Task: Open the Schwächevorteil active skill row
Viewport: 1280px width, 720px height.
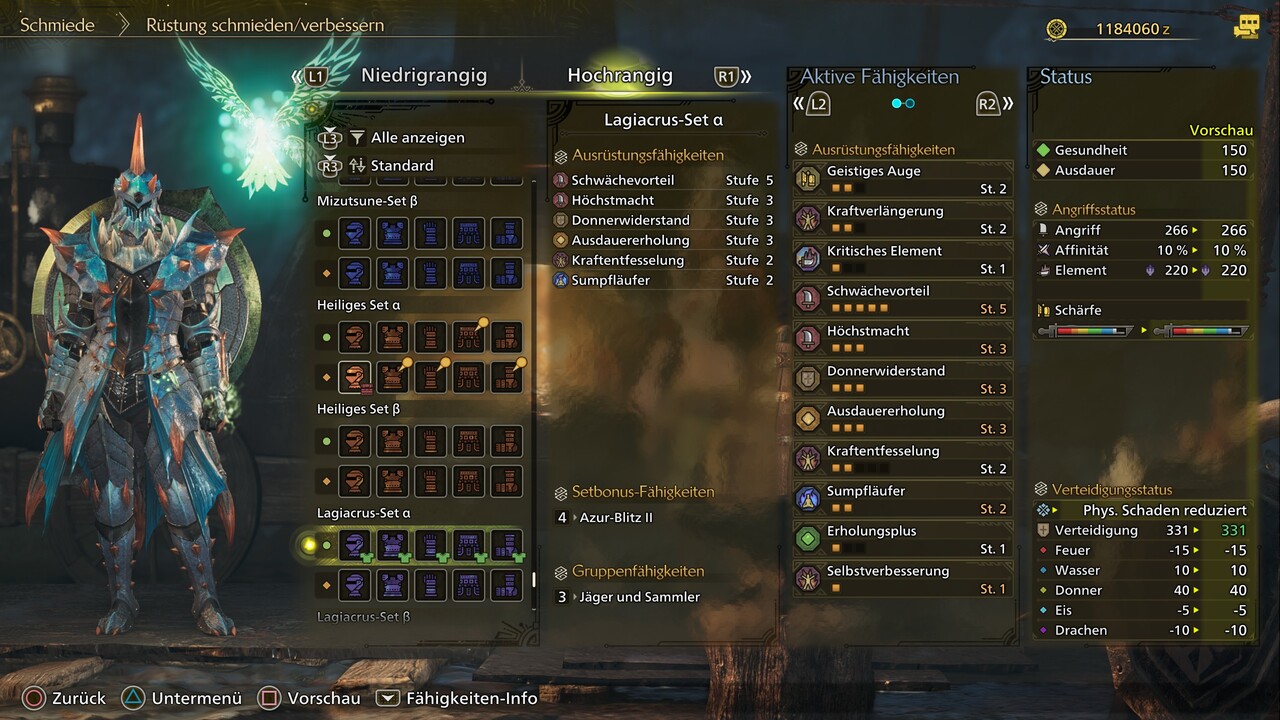Action: (903, 300)
